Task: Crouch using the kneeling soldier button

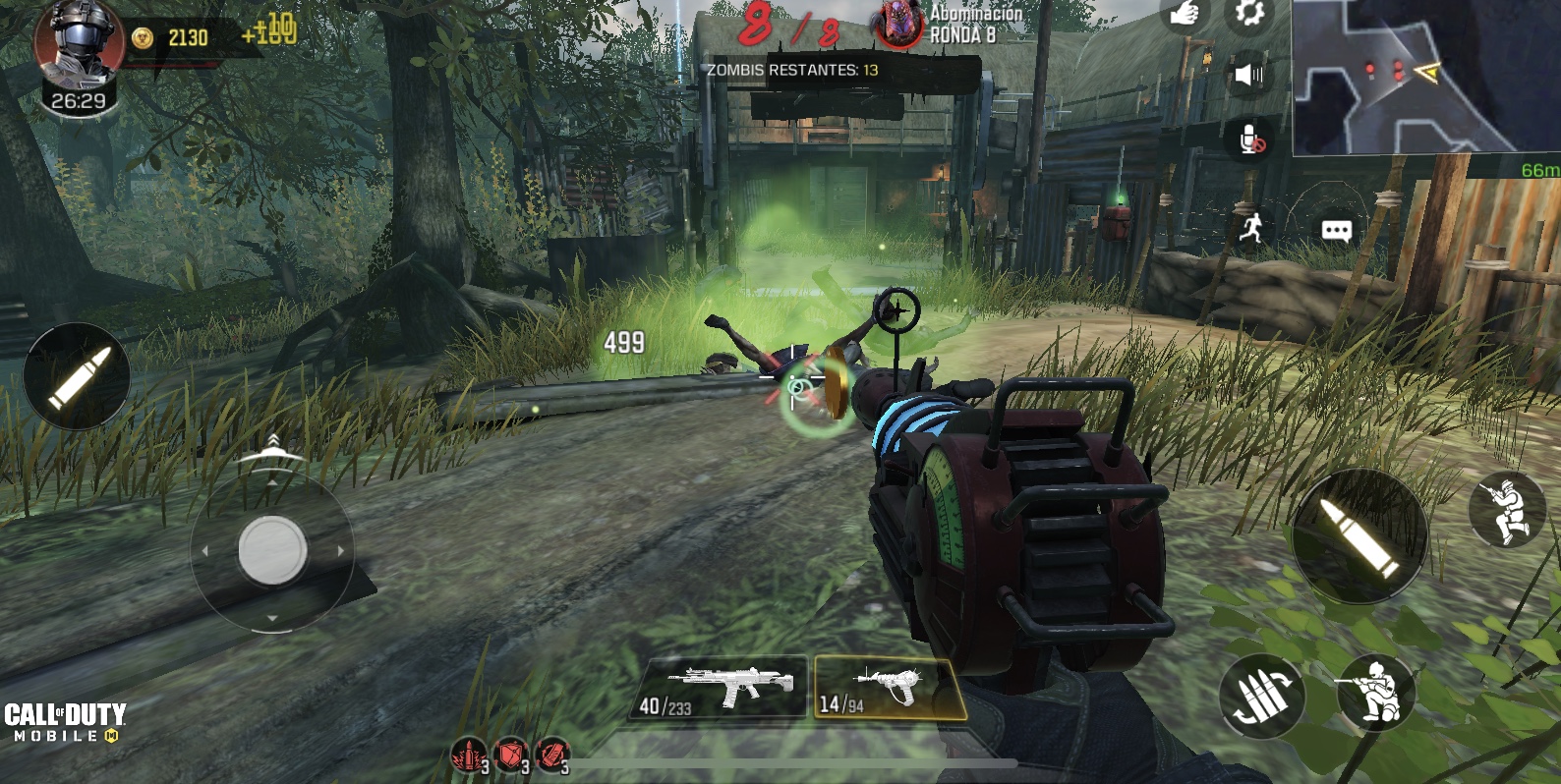Action: pos(1375,693)
